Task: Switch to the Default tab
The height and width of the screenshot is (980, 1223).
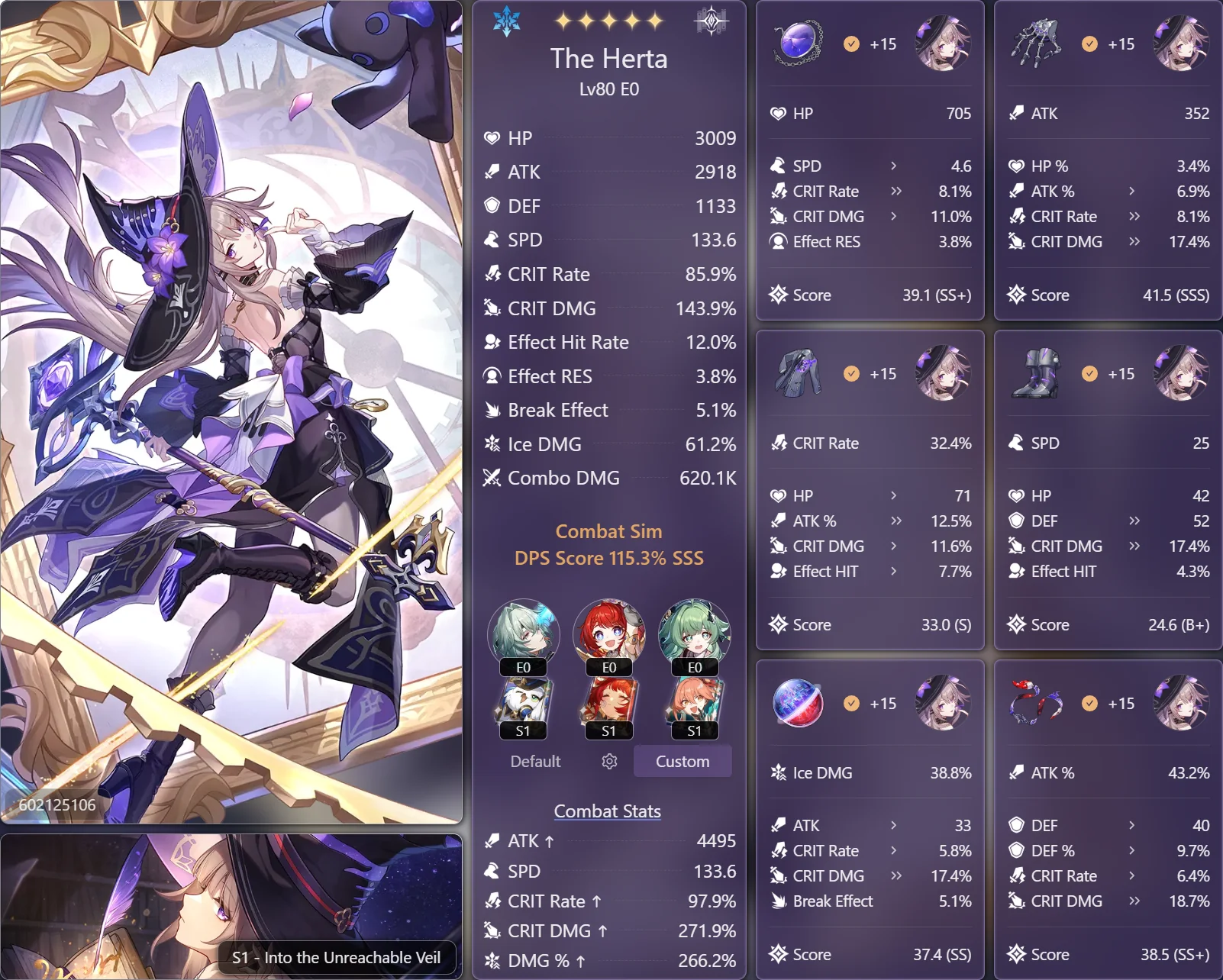Action: 534,761
